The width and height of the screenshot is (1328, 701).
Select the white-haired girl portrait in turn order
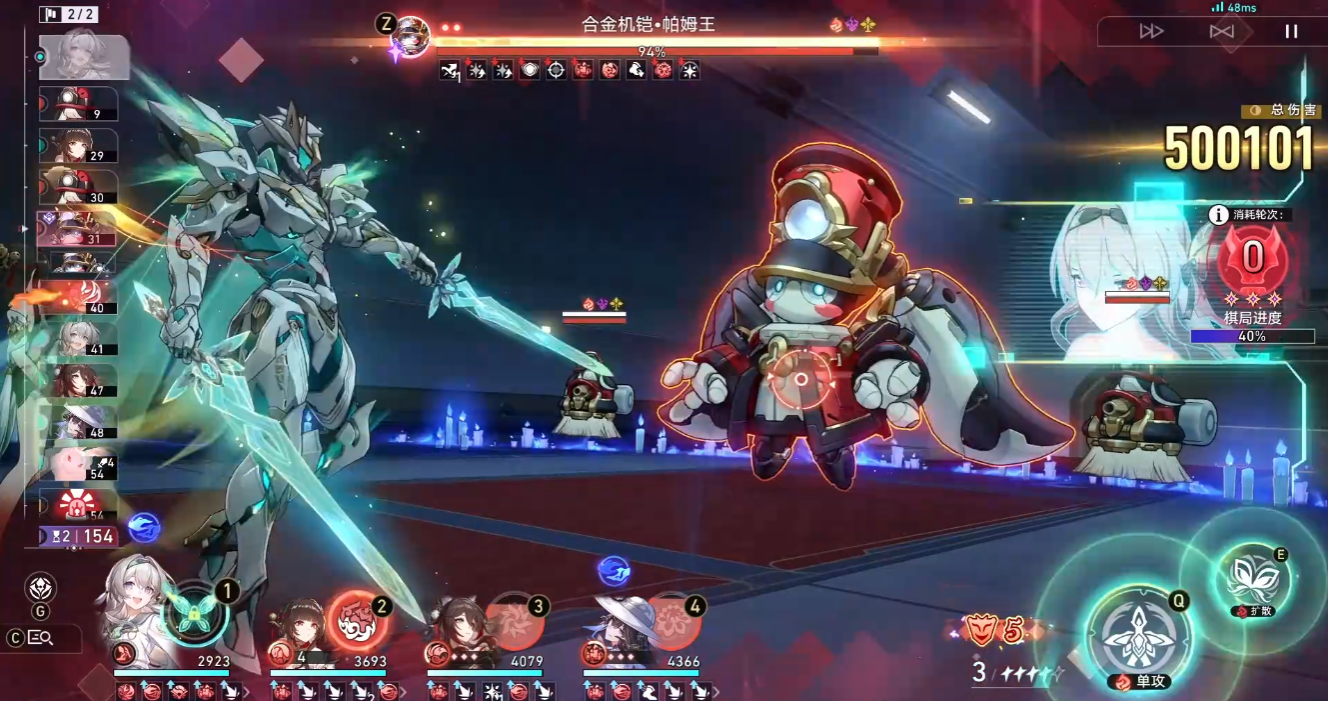(83, 56)
